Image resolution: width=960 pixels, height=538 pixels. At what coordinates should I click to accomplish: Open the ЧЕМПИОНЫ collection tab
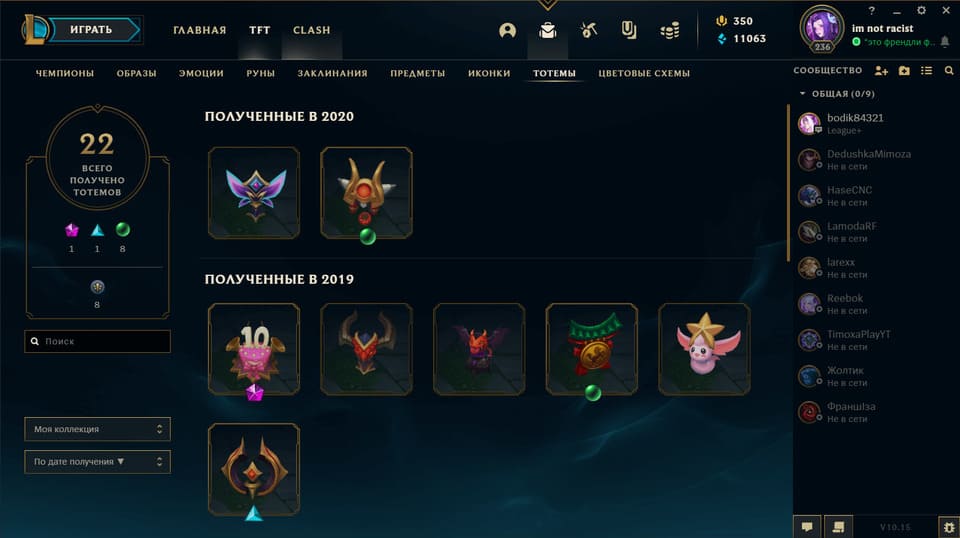(x=65, y=73)
